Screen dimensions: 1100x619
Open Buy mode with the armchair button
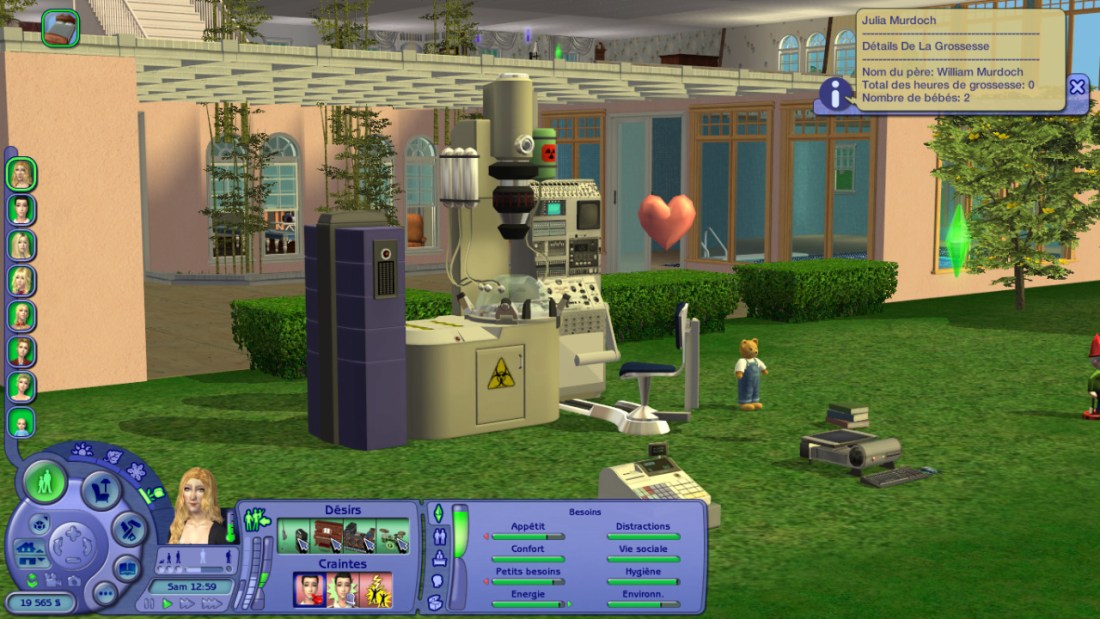tap(102, 489)
